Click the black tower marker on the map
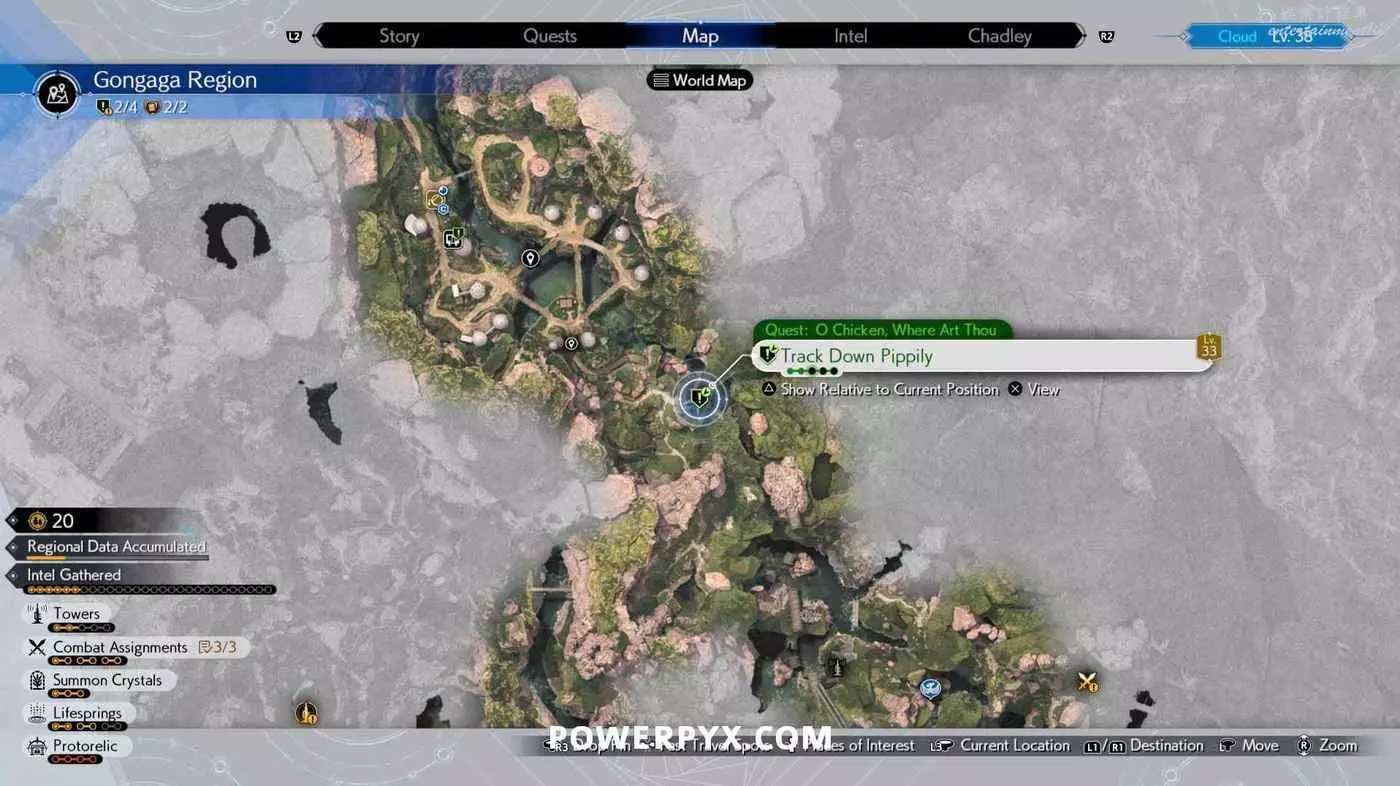This screenshot has width=1400, height=786. [836, 665]
